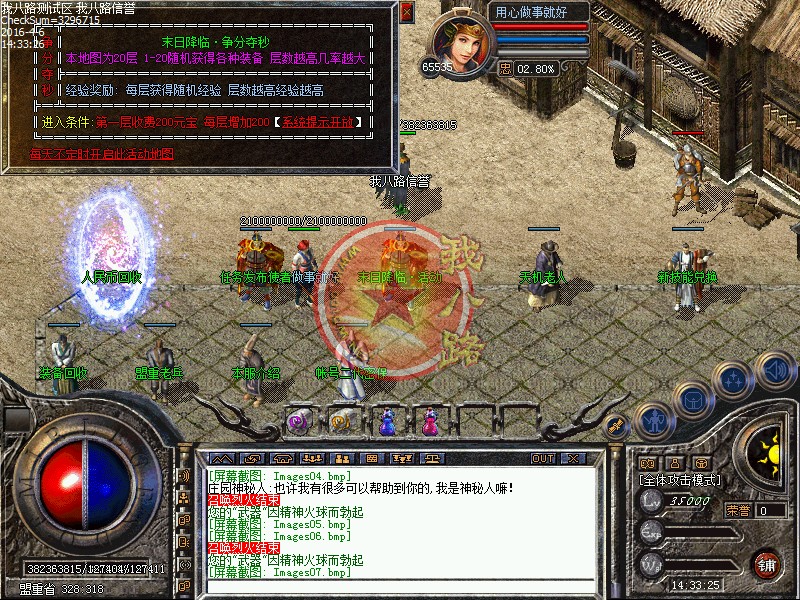Open the character status icon with shield figure
800x600 pixels.
[x=652, y=421]
